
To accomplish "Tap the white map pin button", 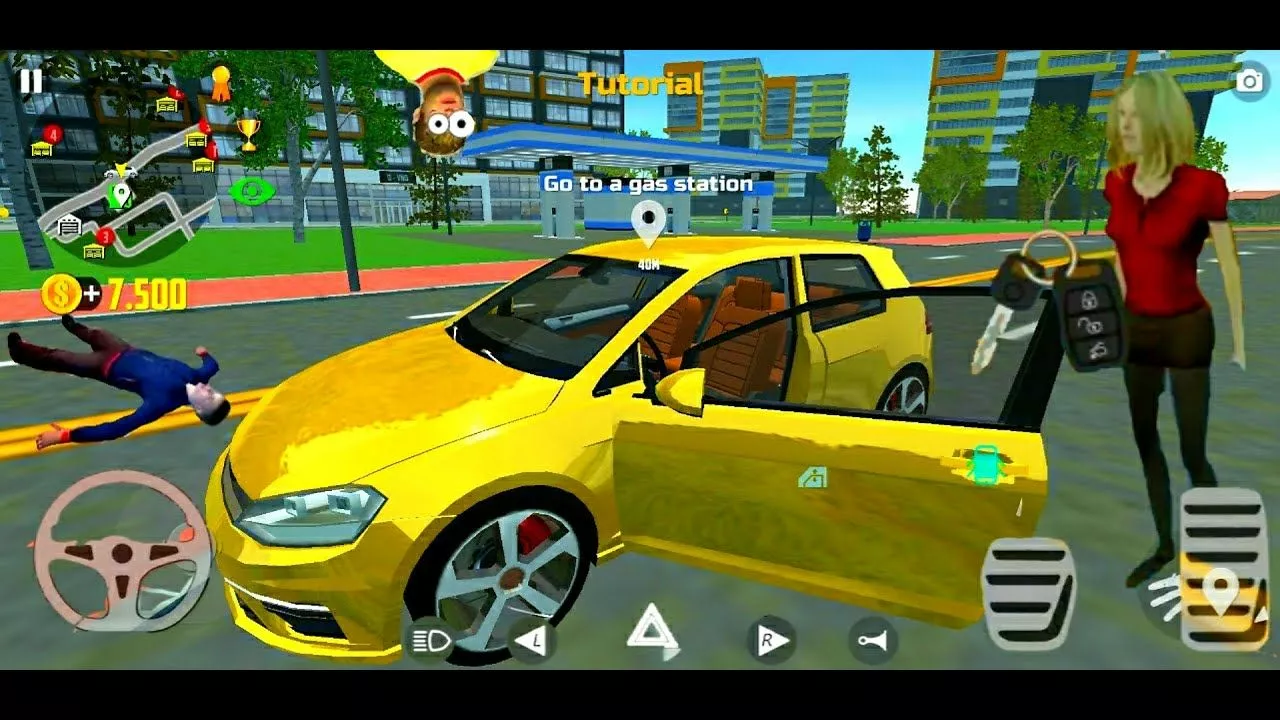I will click(x=1220, y=594).
